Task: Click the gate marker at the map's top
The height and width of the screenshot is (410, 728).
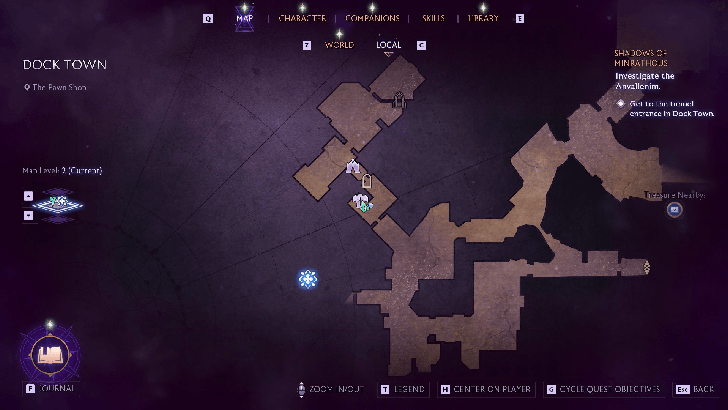Action: point(399,98)
